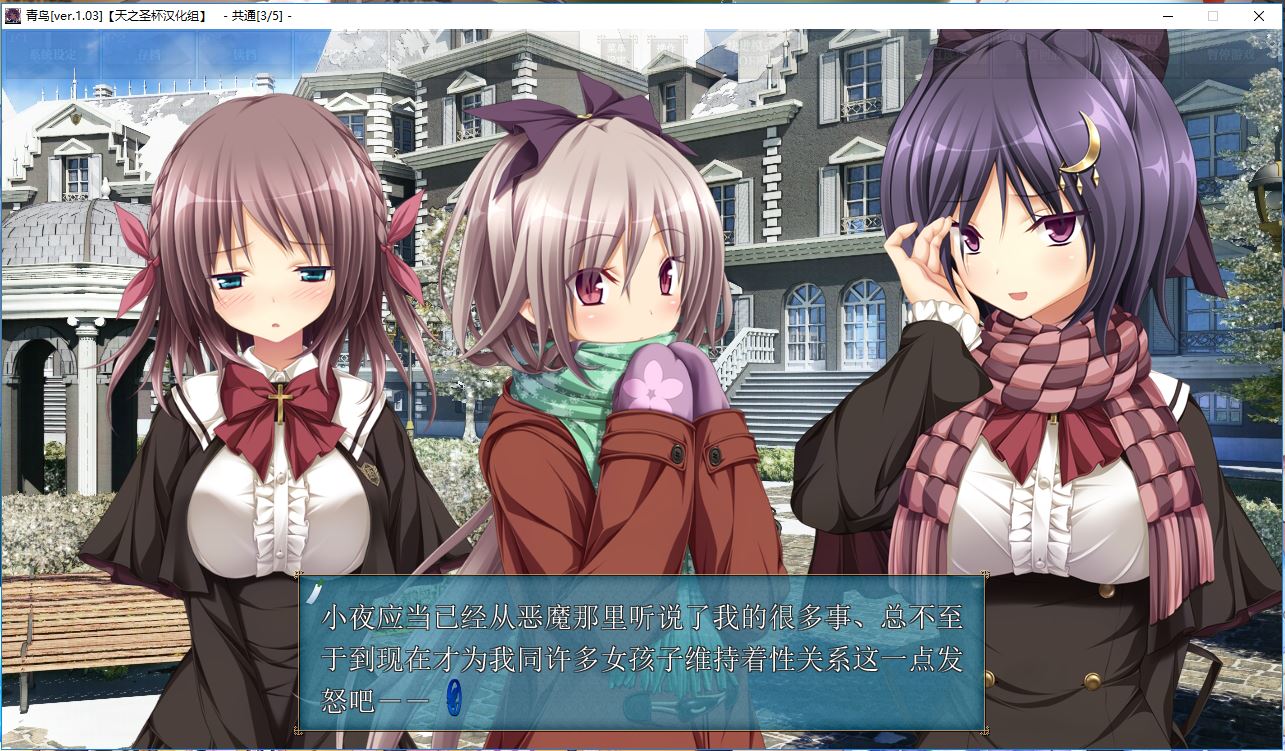Close the game window
The width and height of the screenshot is (1285, 751).
(x=1259, y=16)
